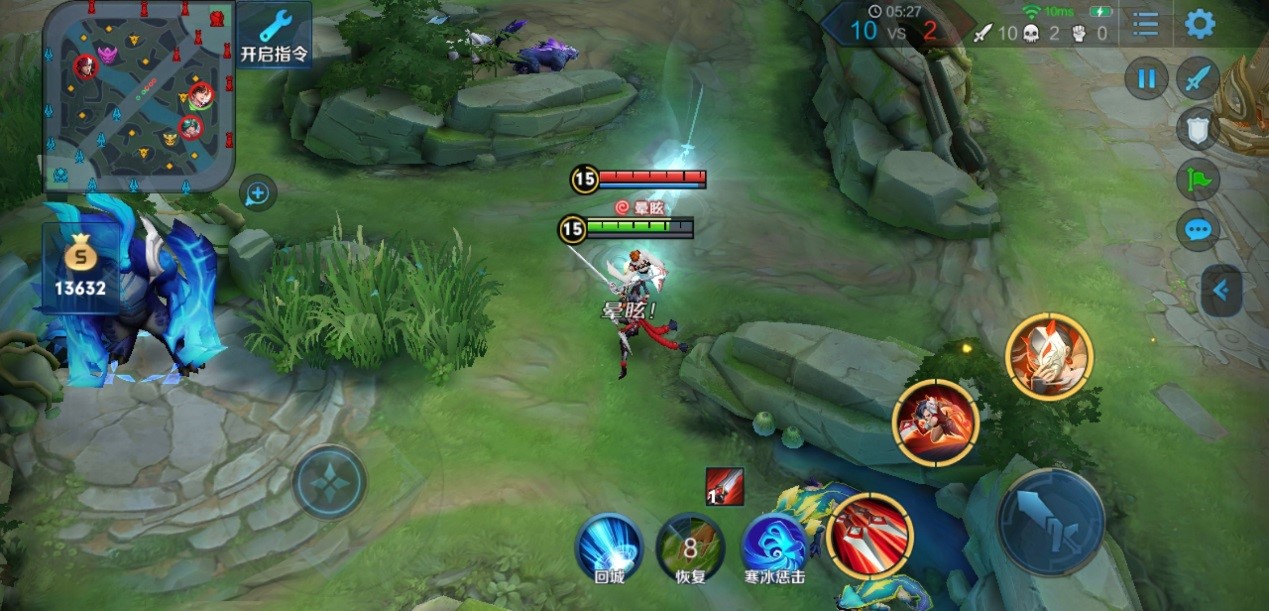
Task: Open the shop via the gold coin panel
Action: point(81,269)
